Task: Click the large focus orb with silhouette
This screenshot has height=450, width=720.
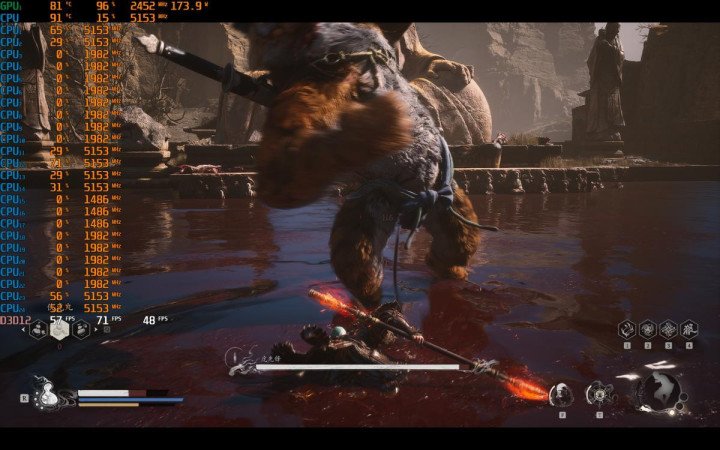Action: tap(660, 391)
